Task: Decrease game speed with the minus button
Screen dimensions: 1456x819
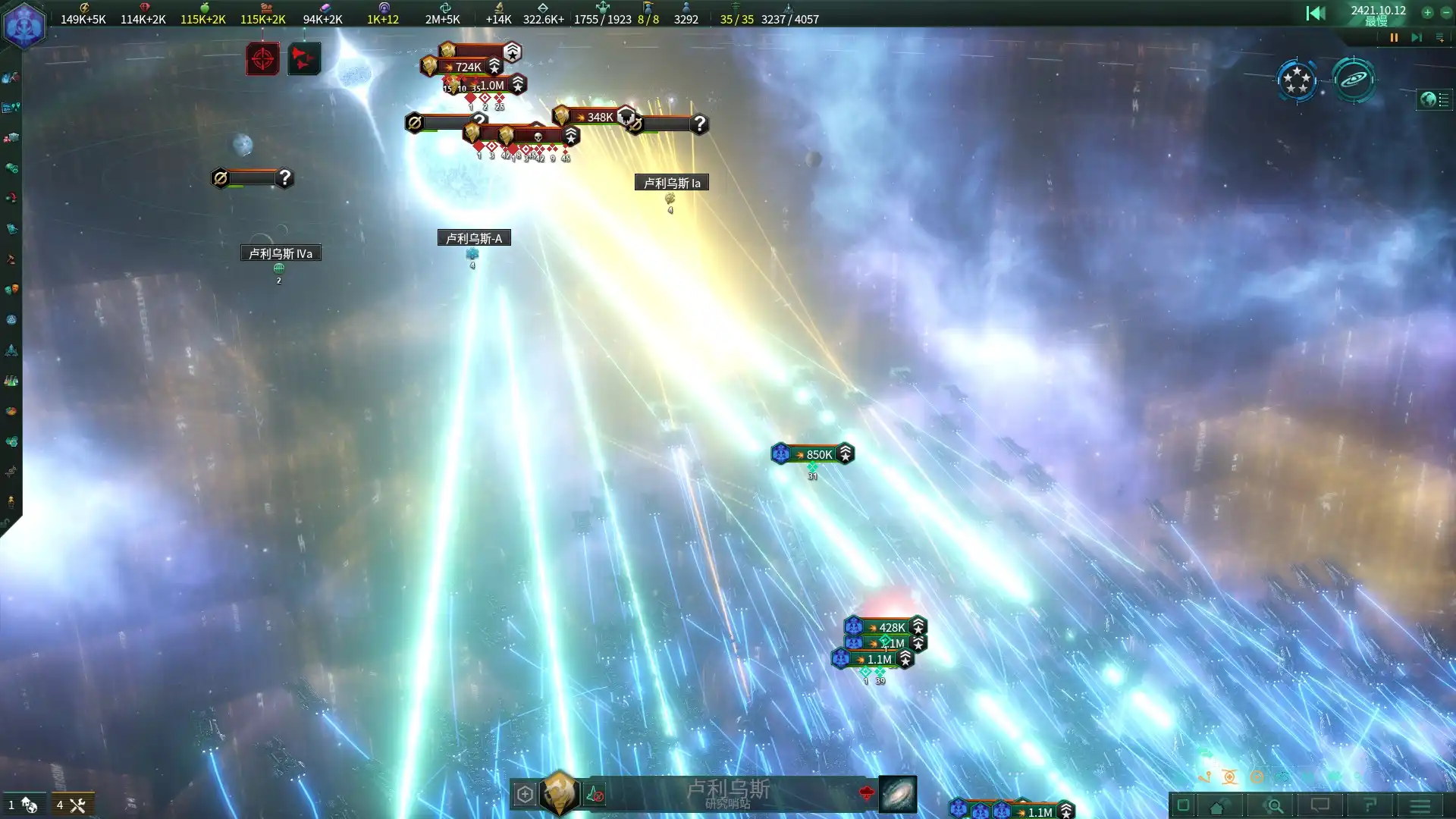Action: tap(1446, 12)
